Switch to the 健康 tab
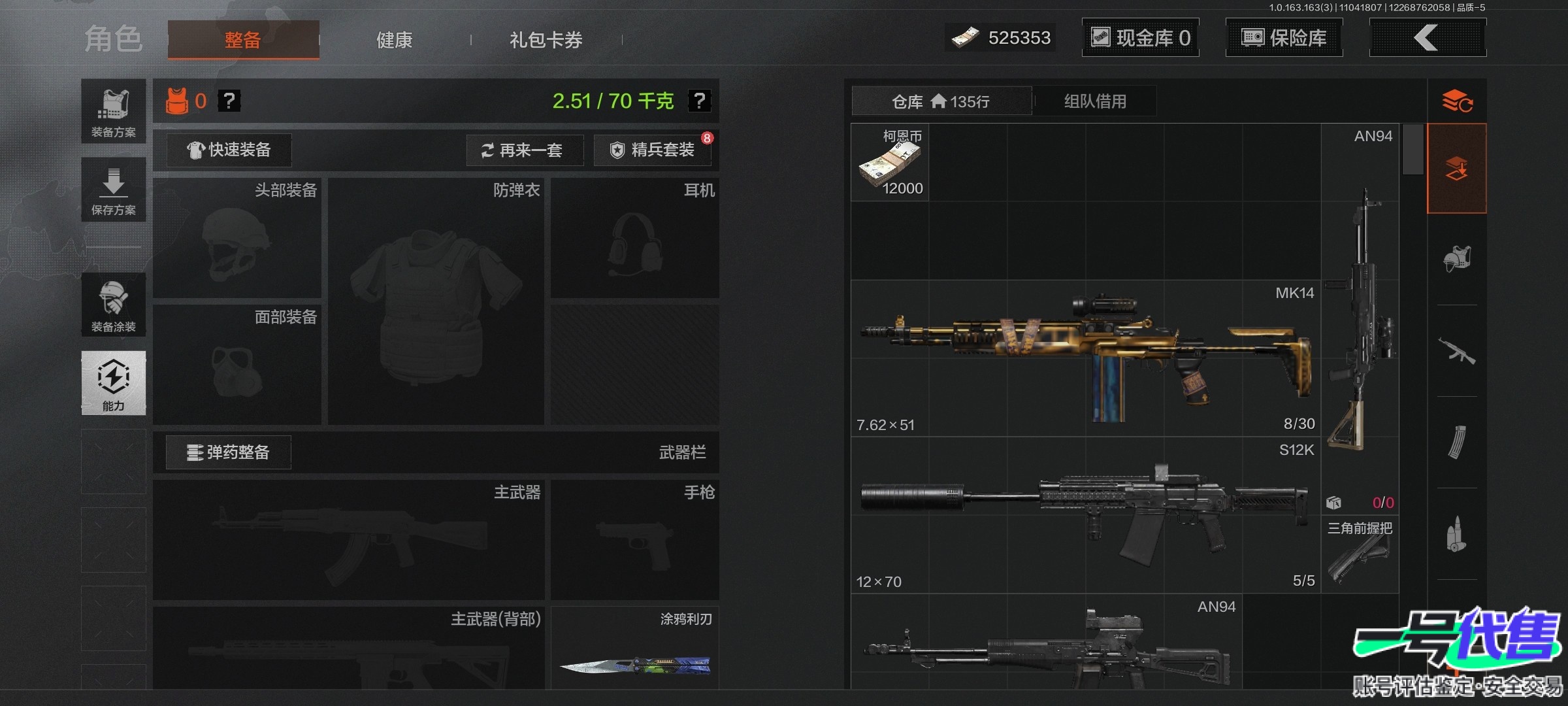This screenshot has height=706, width=1568. tap(394, 40)
